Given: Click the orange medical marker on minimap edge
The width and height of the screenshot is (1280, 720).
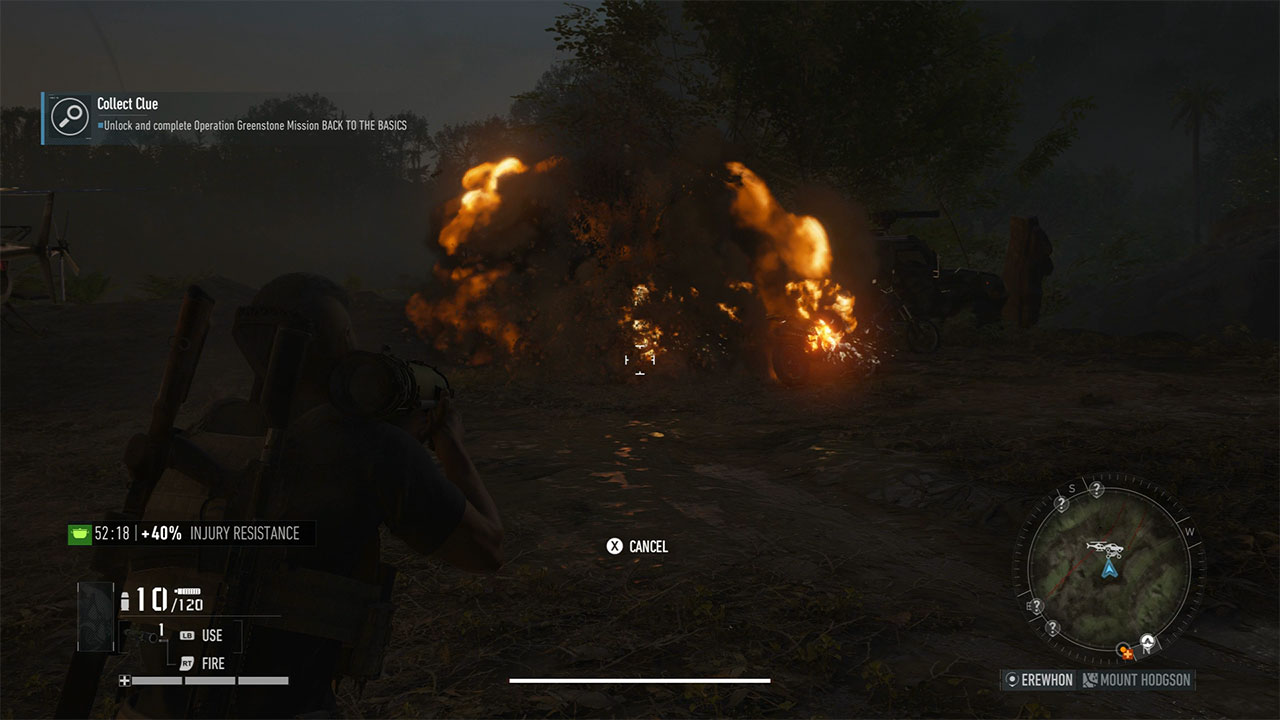Looking at the screenshot, I should [1127, 653].
